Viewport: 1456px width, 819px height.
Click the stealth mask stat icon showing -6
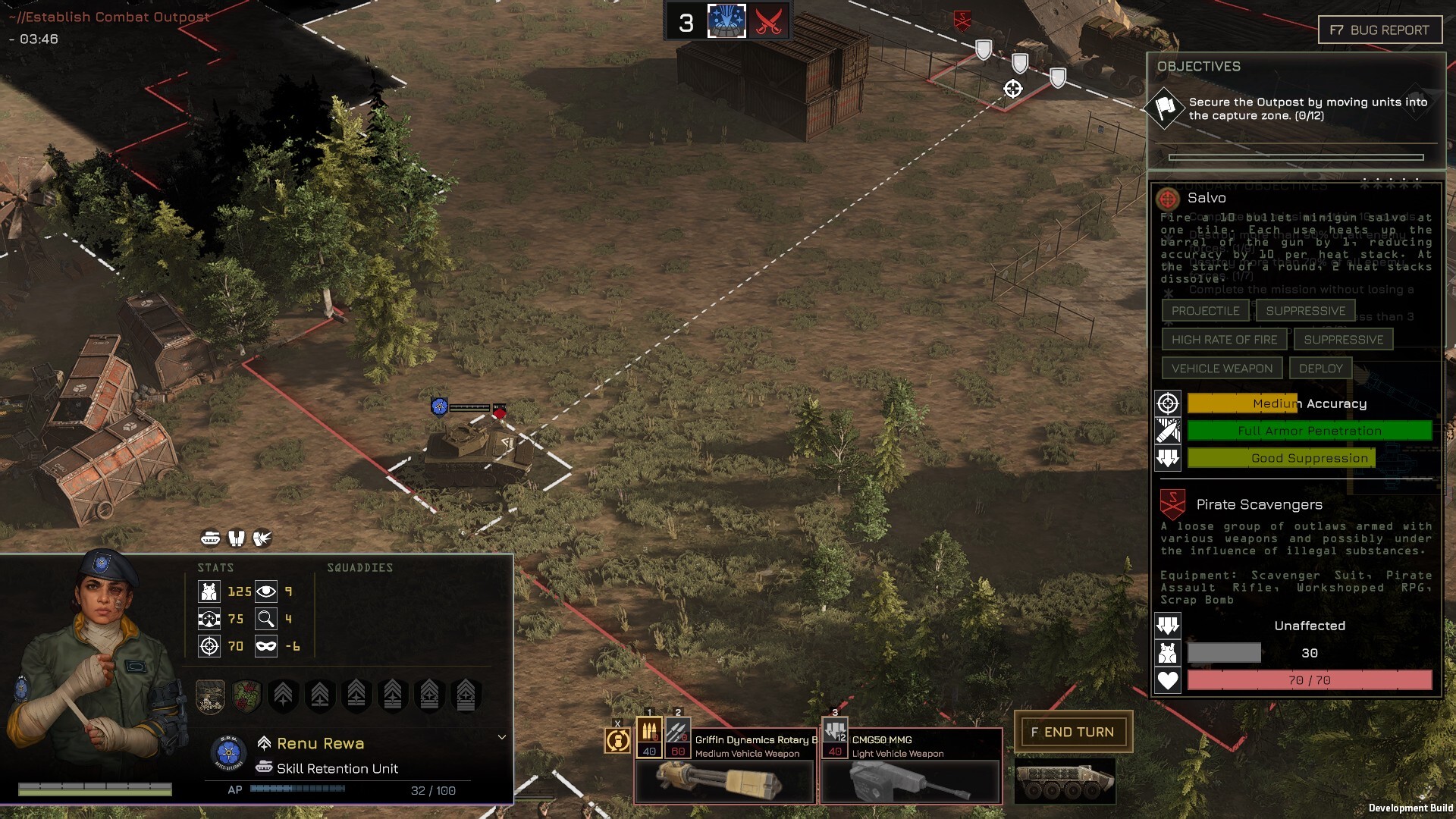click(x=266, y=647)
